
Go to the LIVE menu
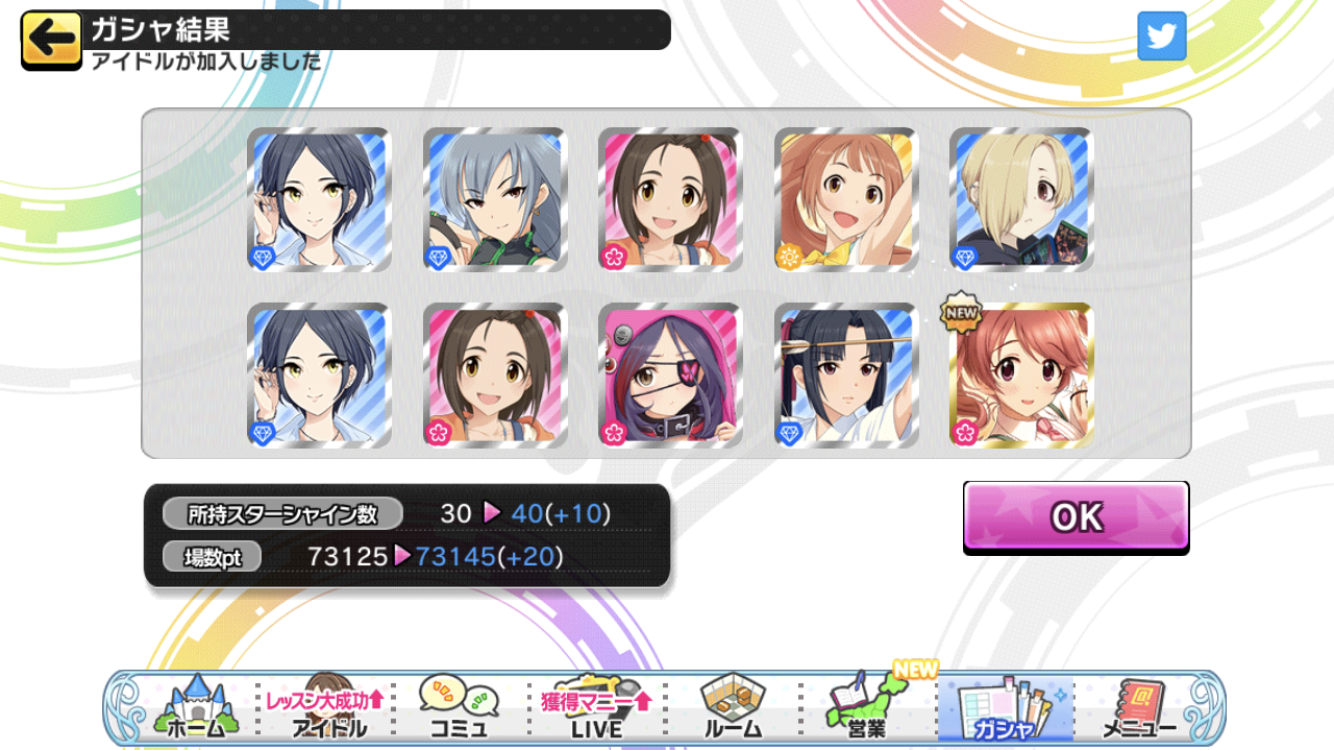596,708
